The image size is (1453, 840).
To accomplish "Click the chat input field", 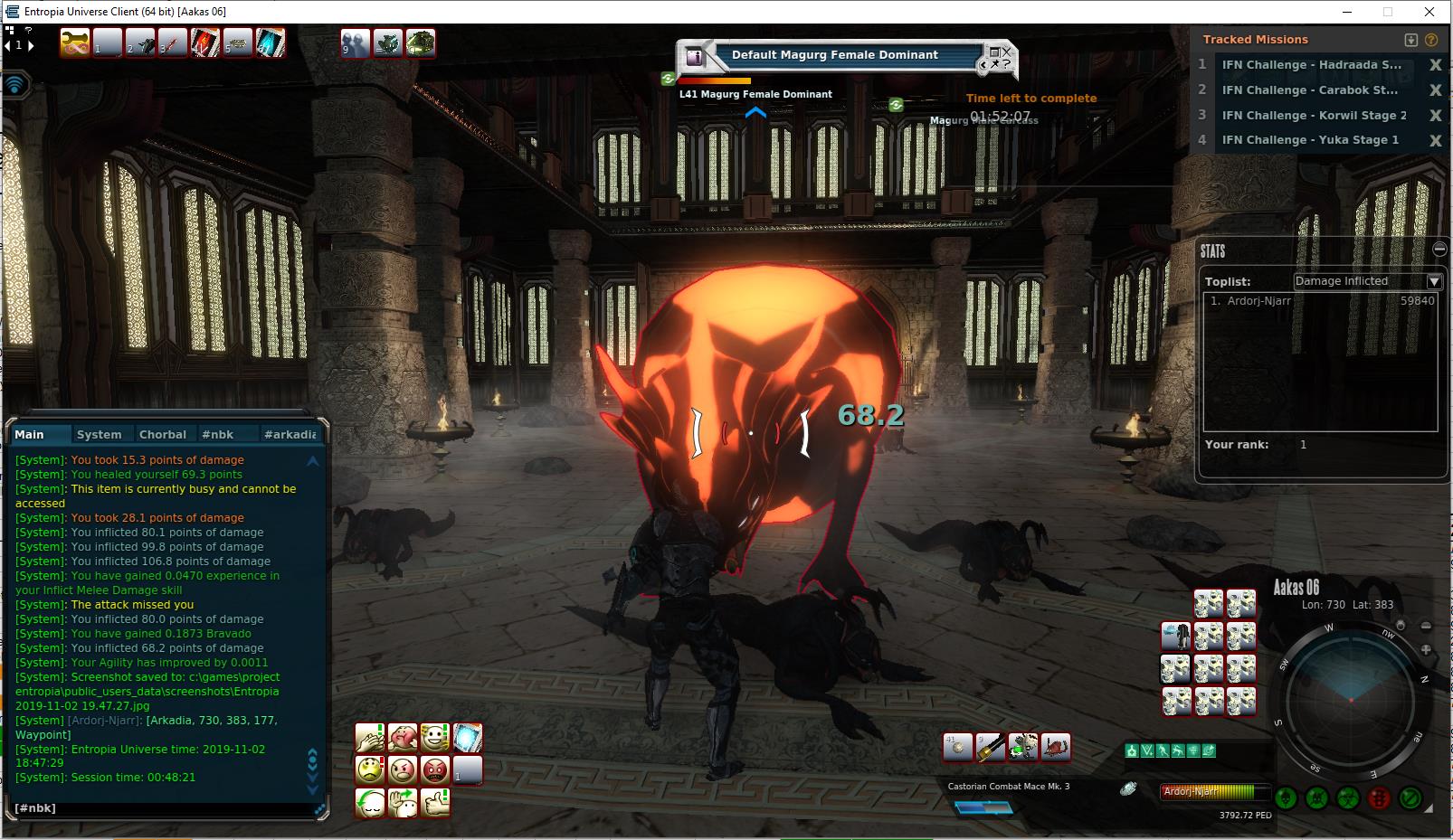I will pos(163,808).
